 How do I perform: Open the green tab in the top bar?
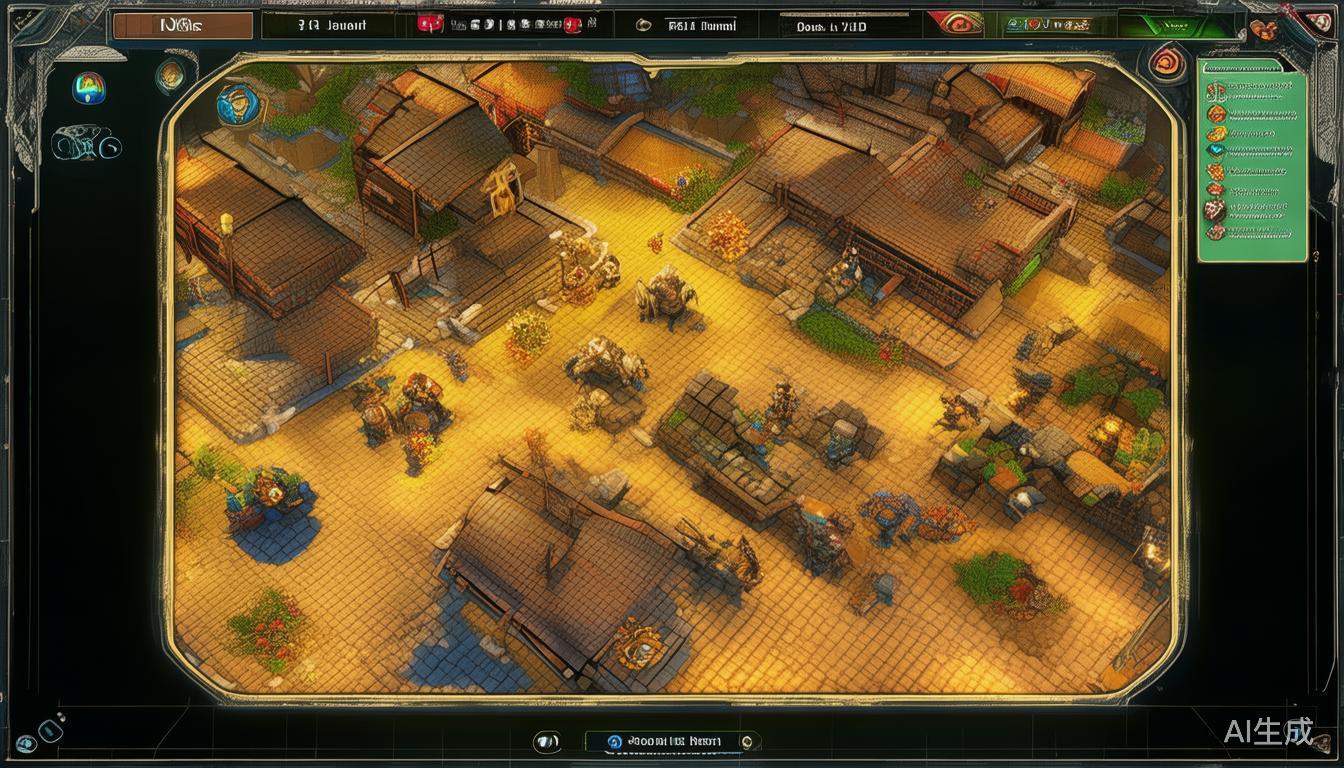click(1161, 25)
